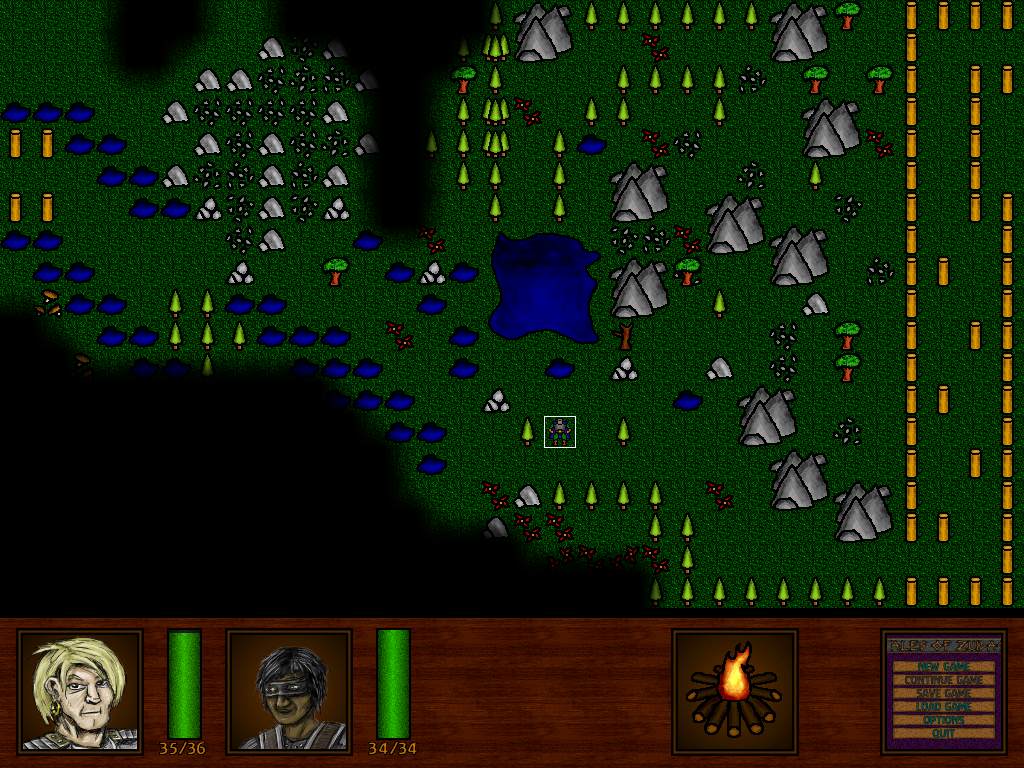Viewport: 1024px width, 768px height.
Task: Make camp with the campfire icon
Action: (x=734, y=691)
